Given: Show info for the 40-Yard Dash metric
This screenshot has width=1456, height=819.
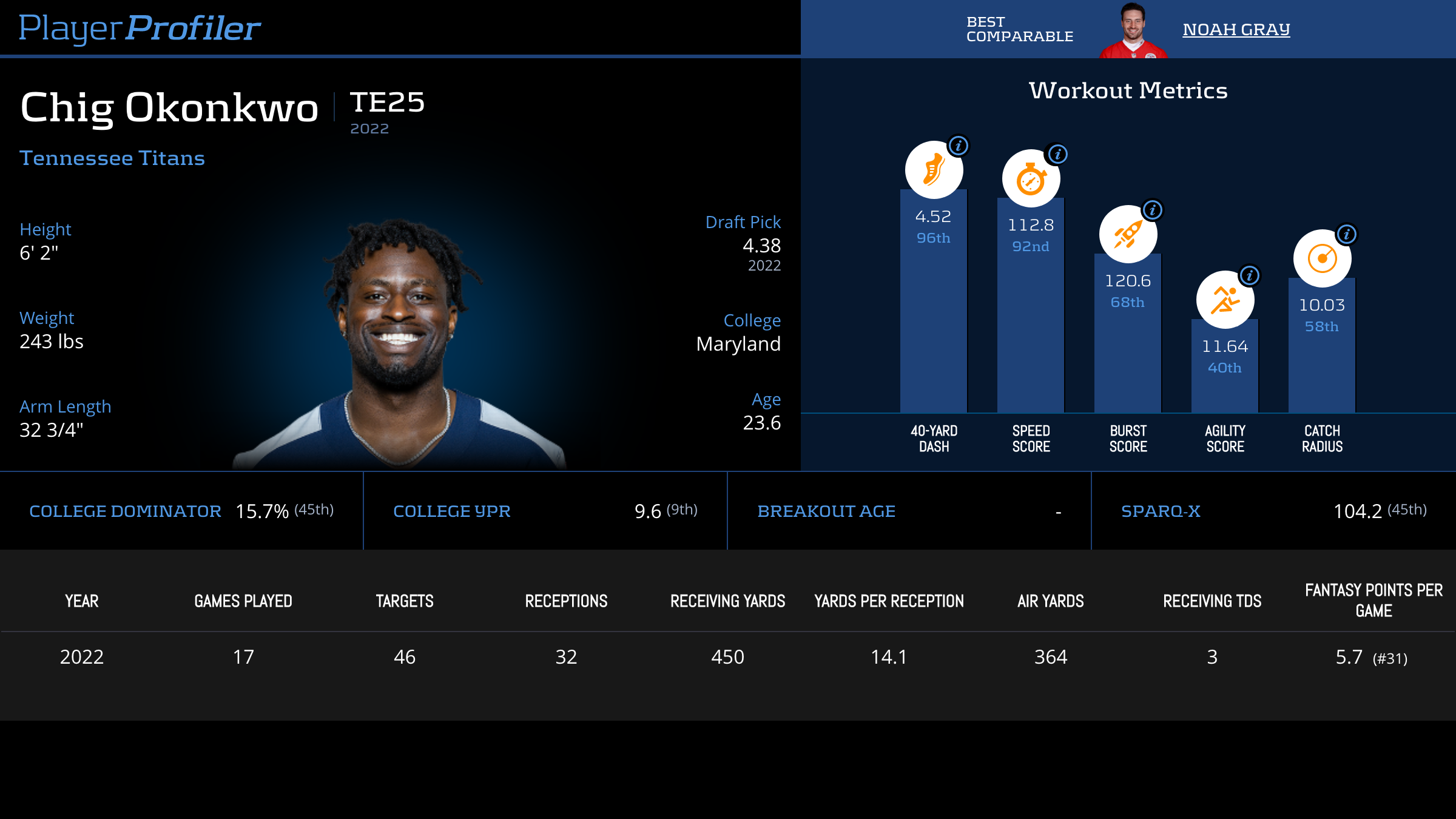Looking at the screenshot, I should (x=959, y=146).
